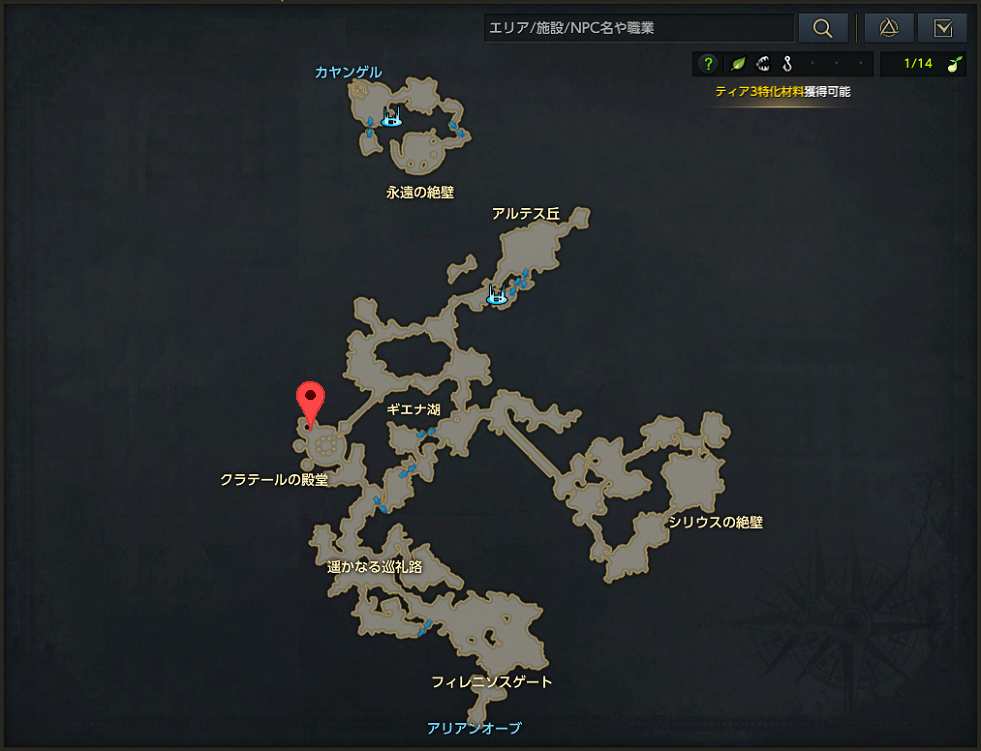Select the クラテールの殿堂 zone label
Viewport: 981px width, 751px height.
point(274,480)
